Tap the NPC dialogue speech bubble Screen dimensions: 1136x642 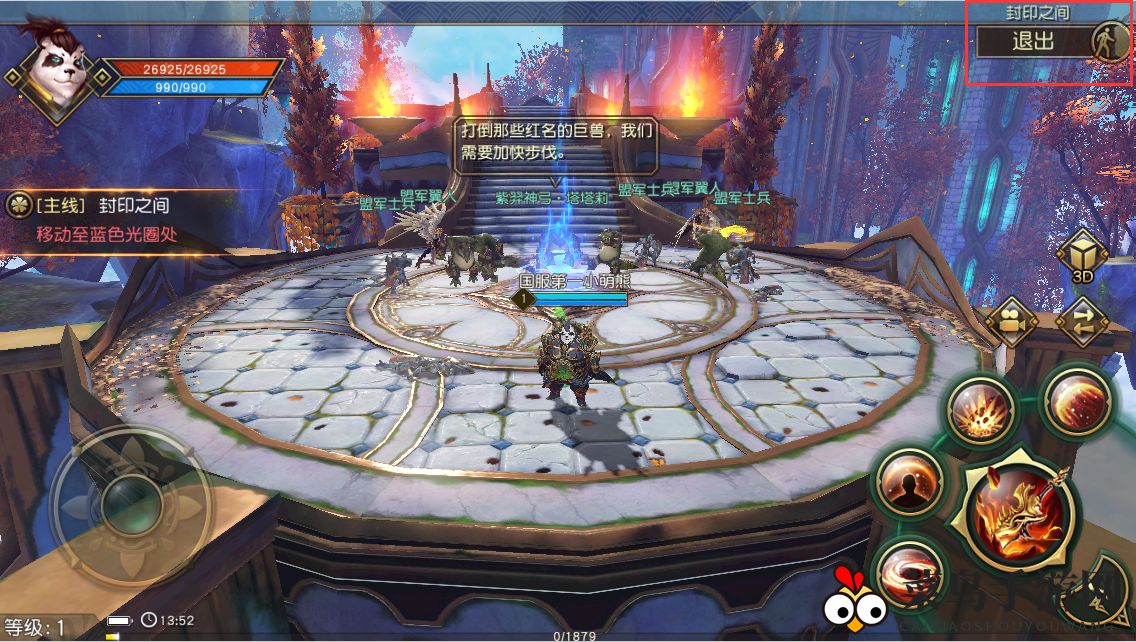click(556, 144)
